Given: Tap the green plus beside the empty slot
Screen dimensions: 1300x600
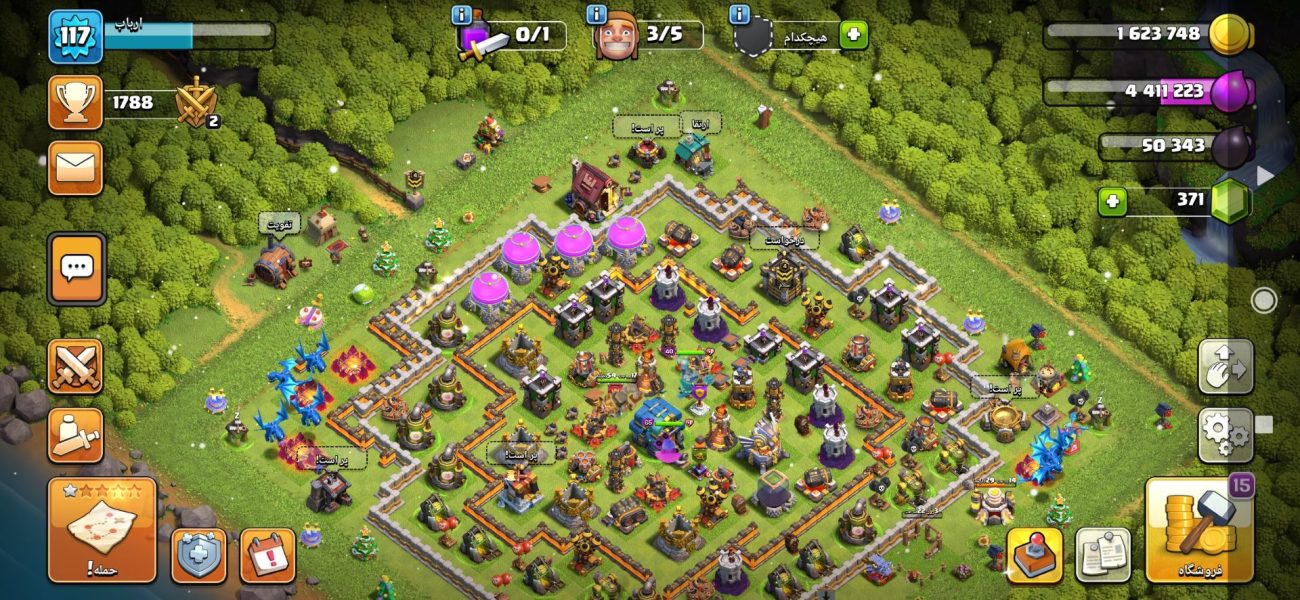Looking at the screenshot, I should point(853,35).
